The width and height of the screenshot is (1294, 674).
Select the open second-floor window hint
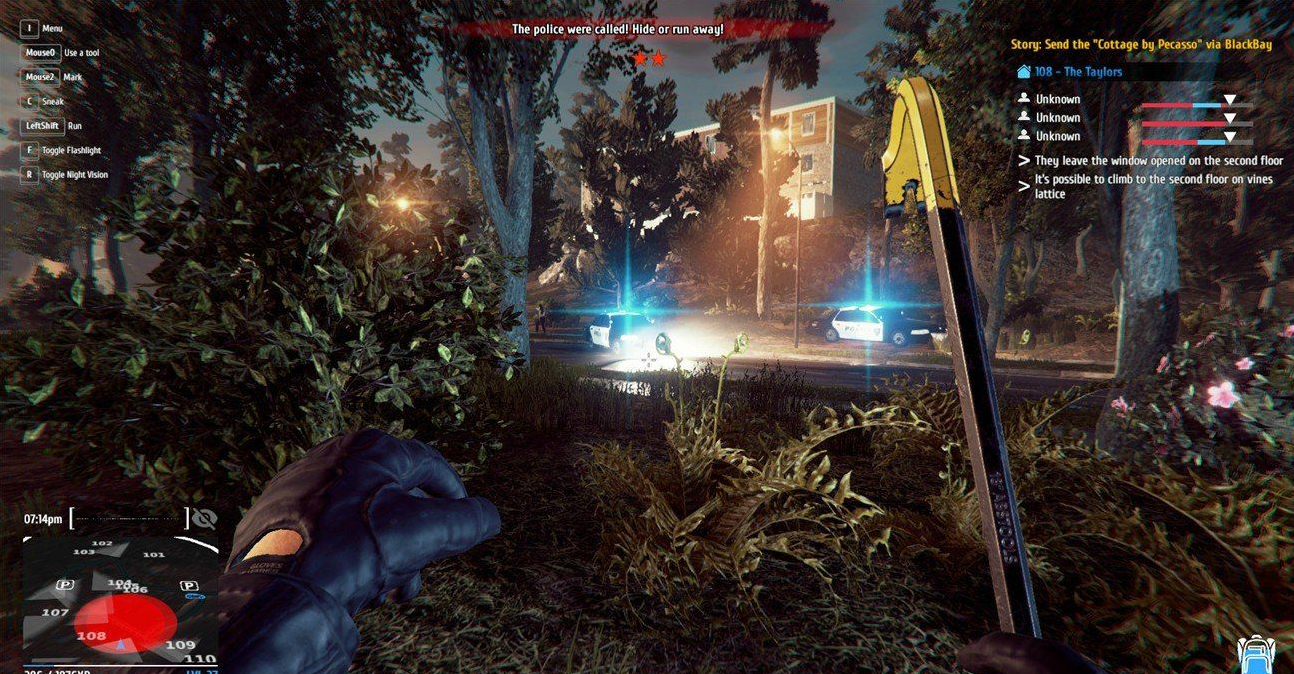(x=1158, y=160)
